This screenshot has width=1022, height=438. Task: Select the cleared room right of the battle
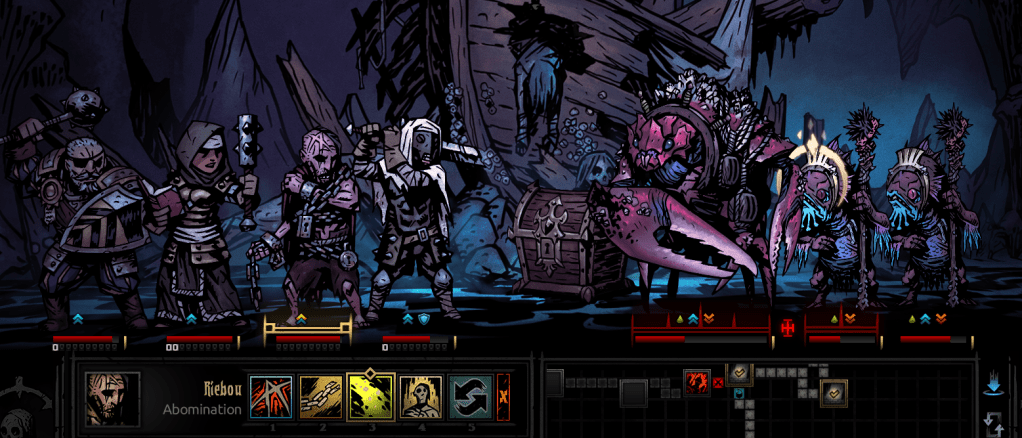pyautogui.click(x=740, y=374)
